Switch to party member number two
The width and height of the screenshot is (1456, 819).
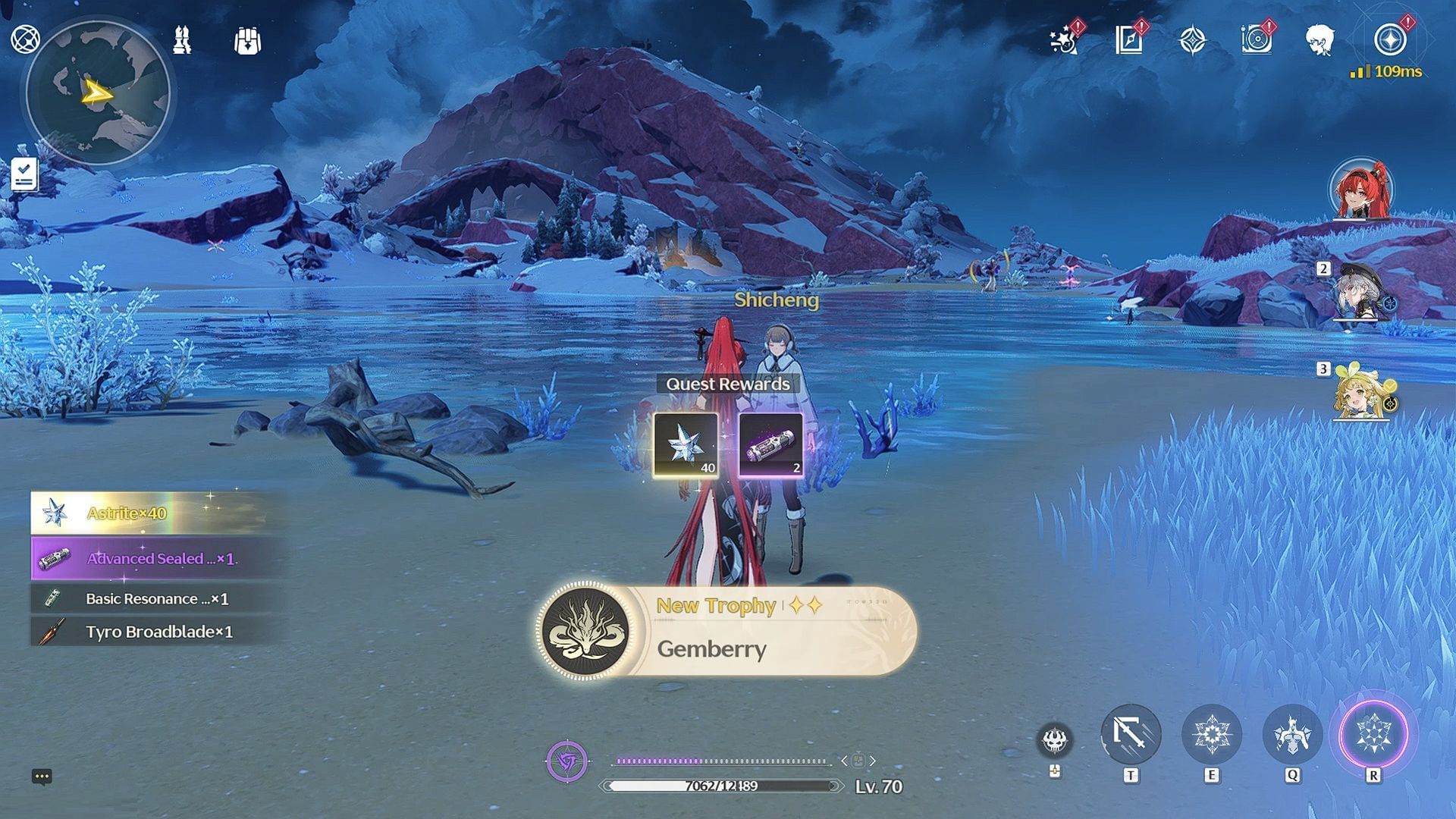pos(1362,292)
